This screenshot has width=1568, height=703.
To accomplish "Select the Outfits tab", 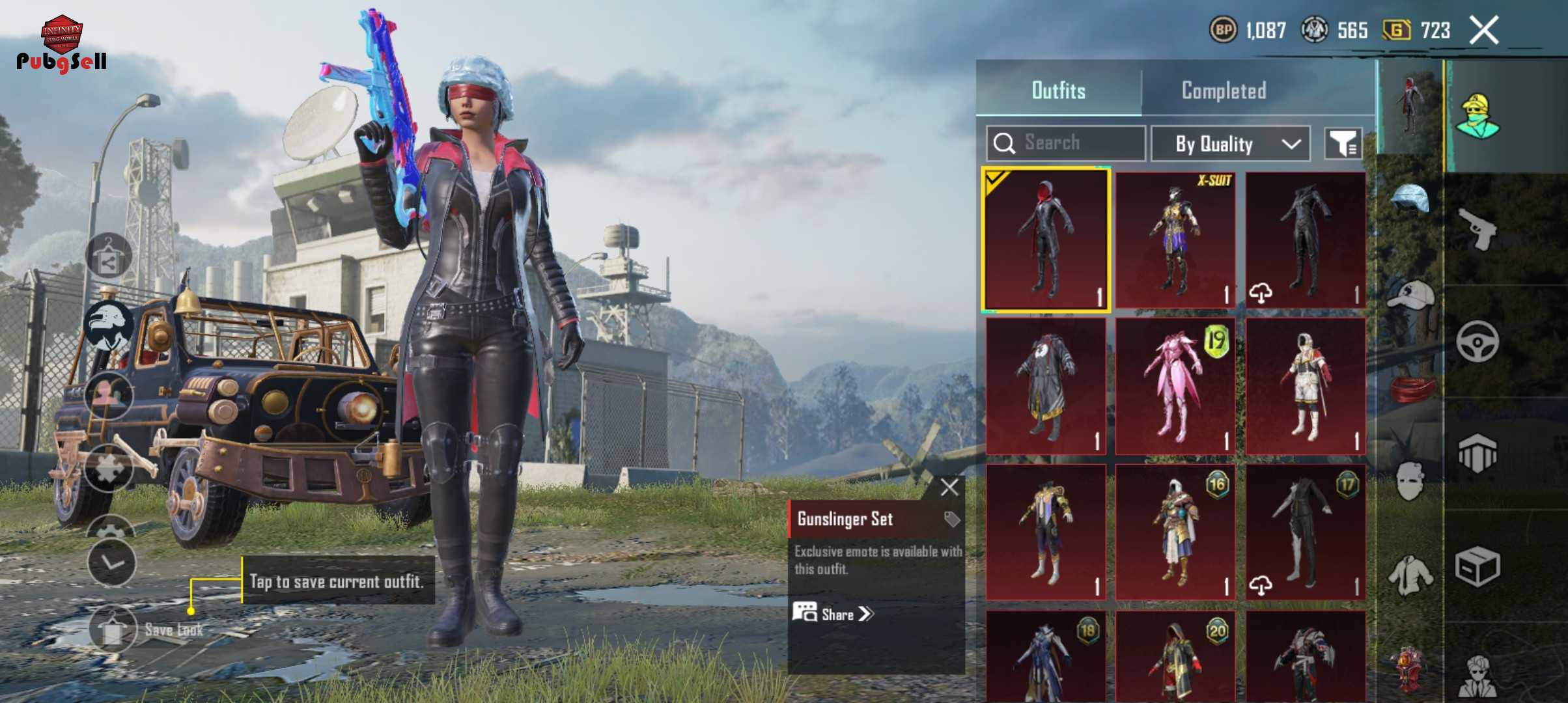I will point(1058,90).
